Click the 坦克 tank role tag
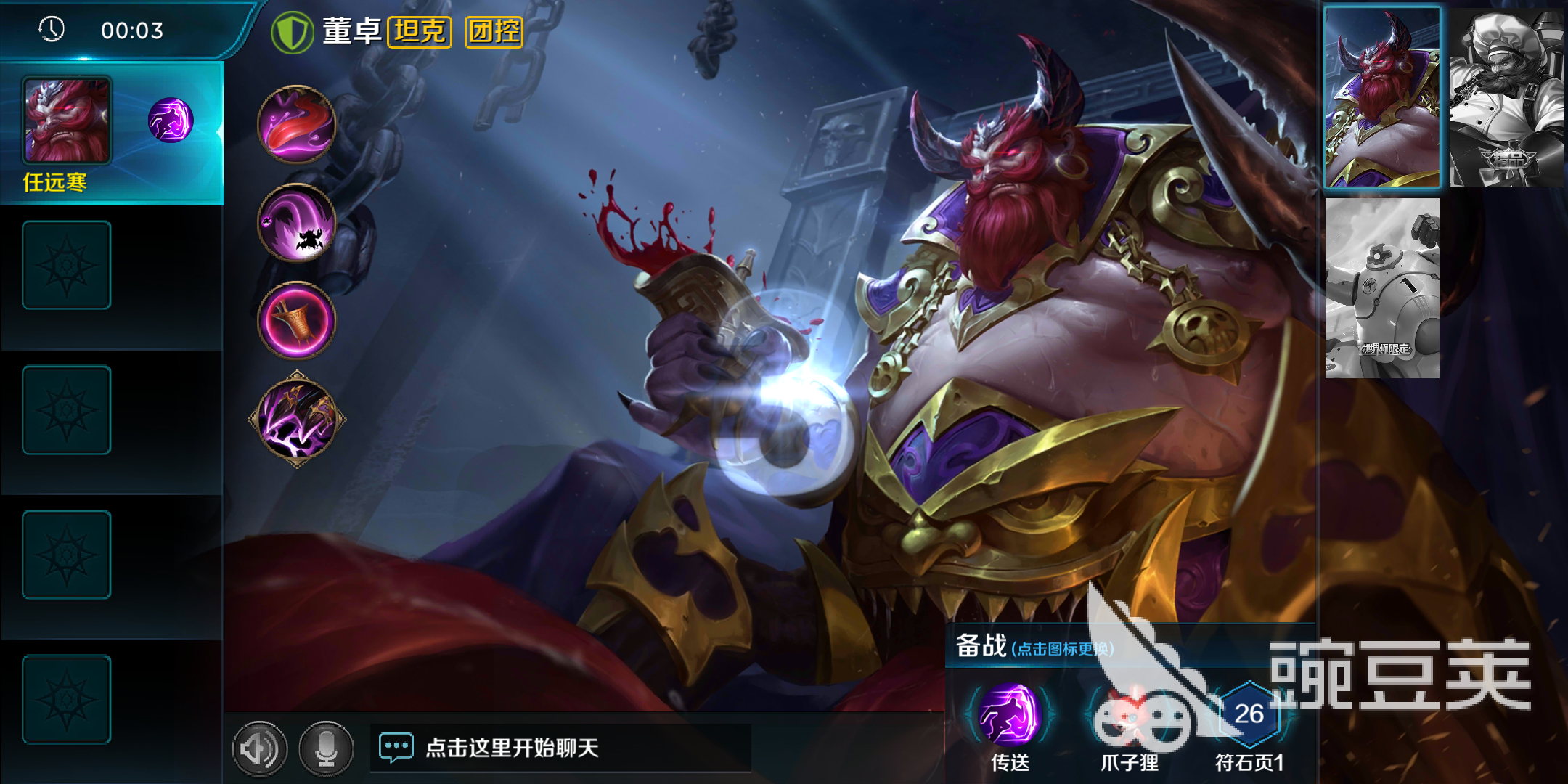The width and height of the screenshot is (1568, 784). (420, 32)
